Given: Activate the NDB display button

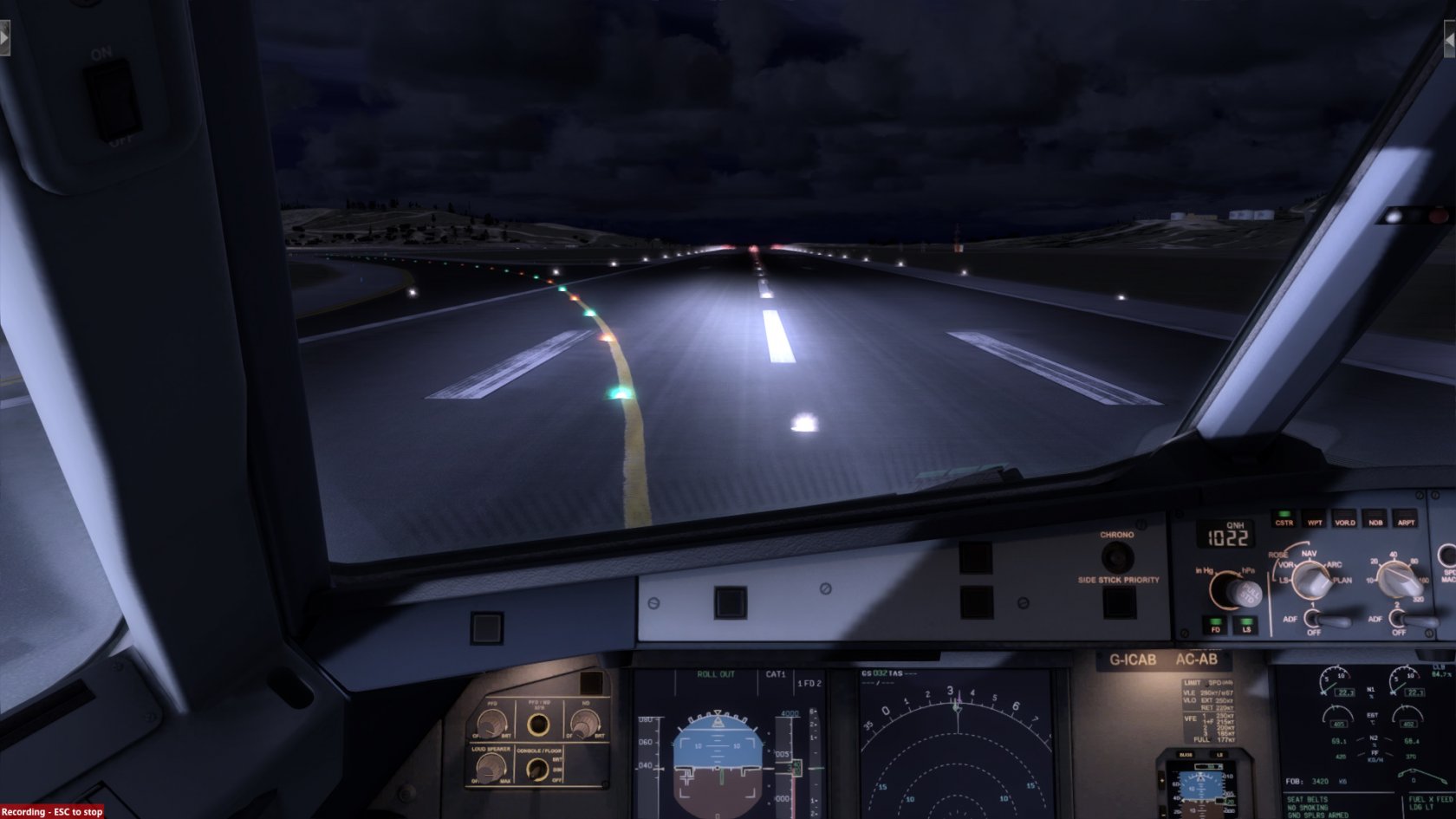Looking at the screenshot, I should click(x=1375, y=520).
